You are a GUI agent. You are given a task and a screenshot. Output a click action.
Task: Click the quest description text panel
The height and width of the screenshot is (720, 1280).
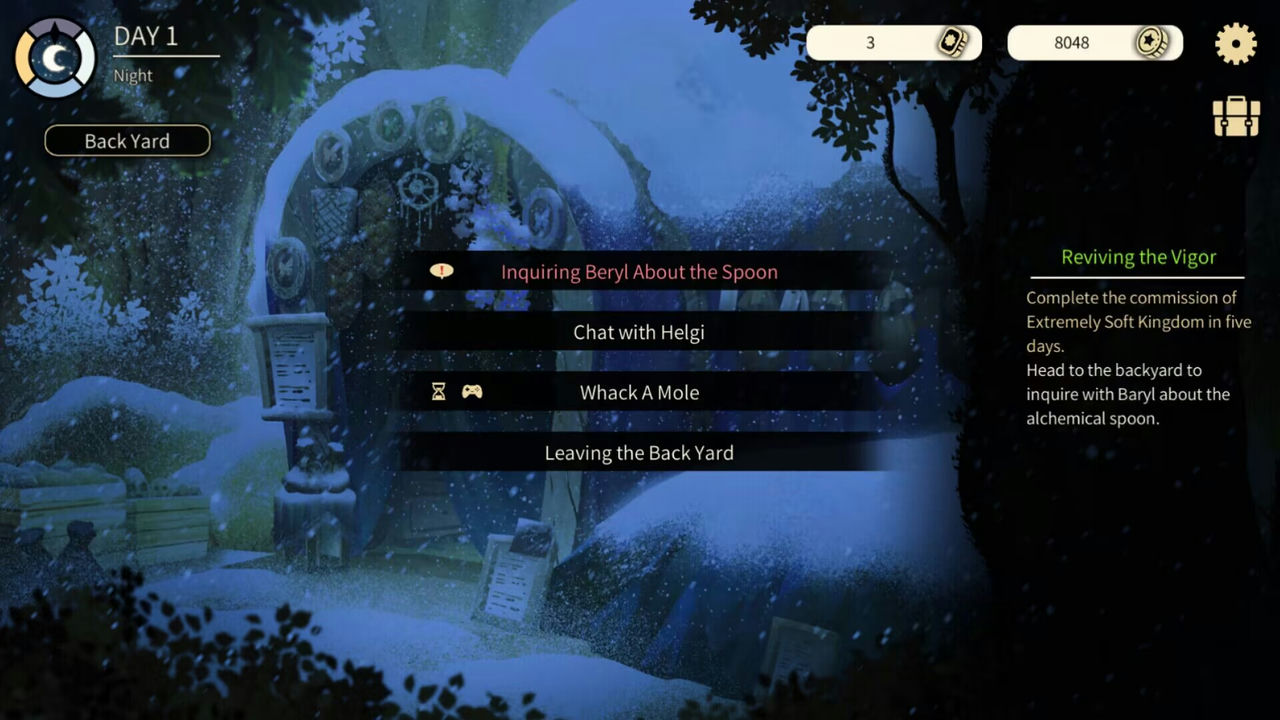click(1139, 358)
